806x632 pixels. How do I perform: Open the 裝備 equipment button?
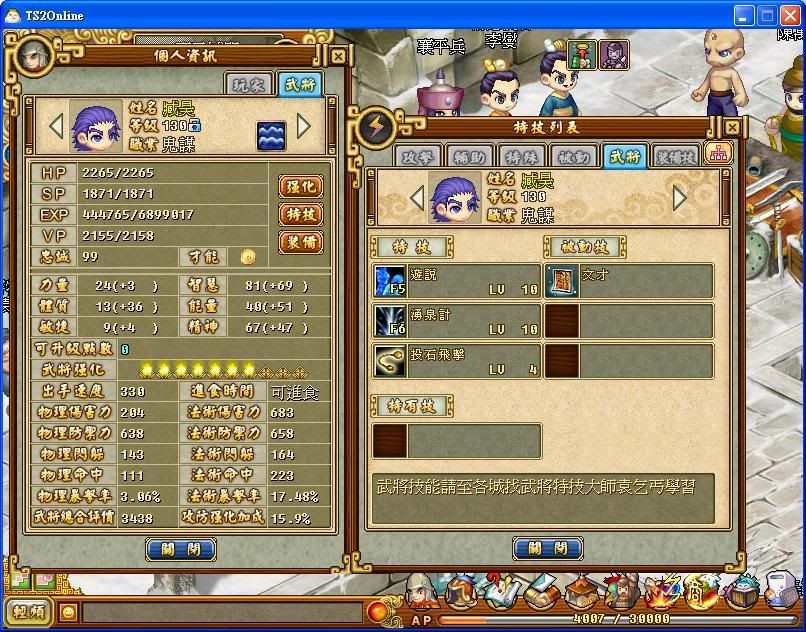tap(301, 242)
